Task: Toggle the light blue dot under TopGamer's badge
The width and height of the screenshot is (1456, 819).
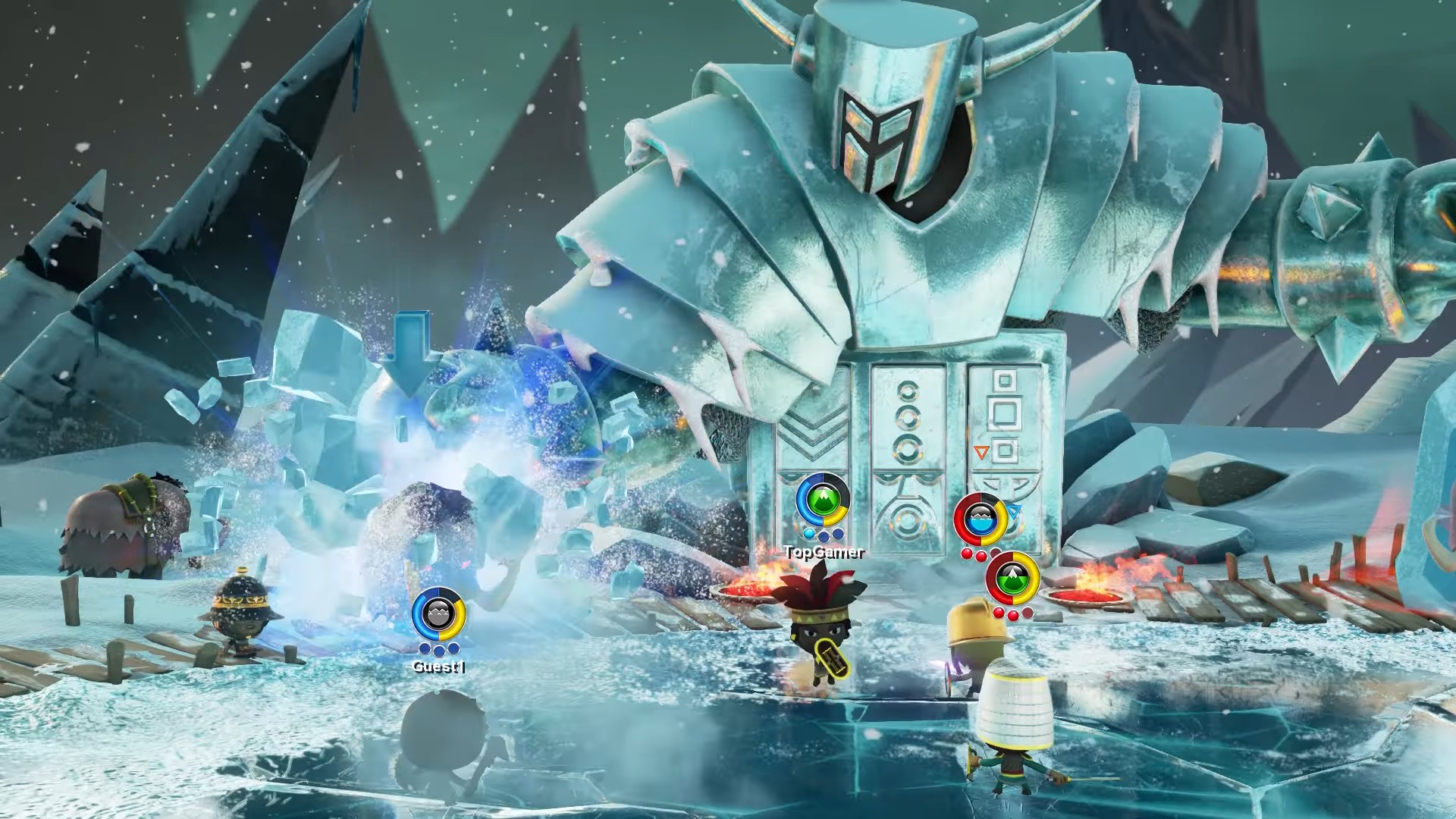Action: (809, 534)
